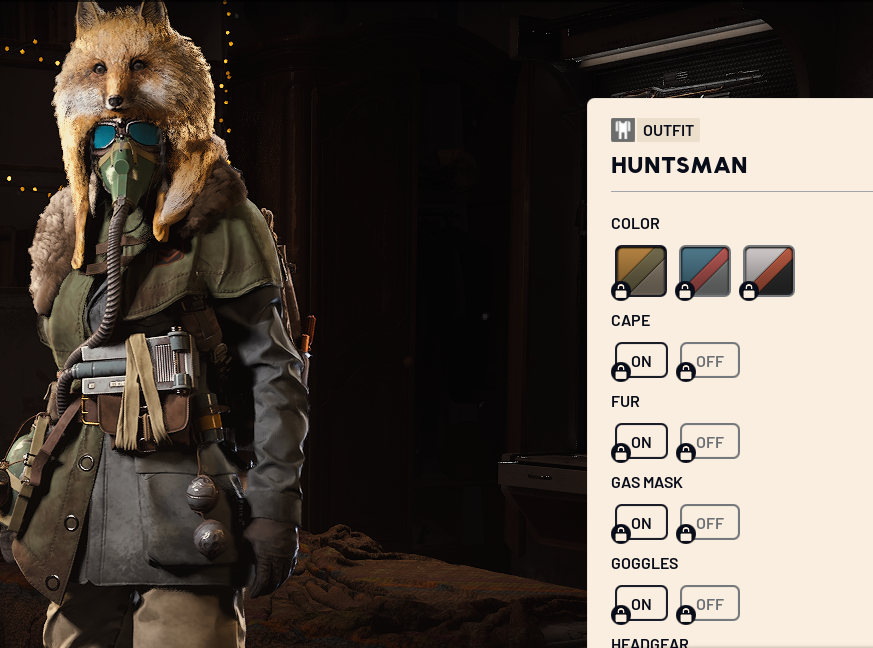Pick the grey, red and black color swatch
The height and width of the screenshot is (648, 873).
(x=769, y=270)
